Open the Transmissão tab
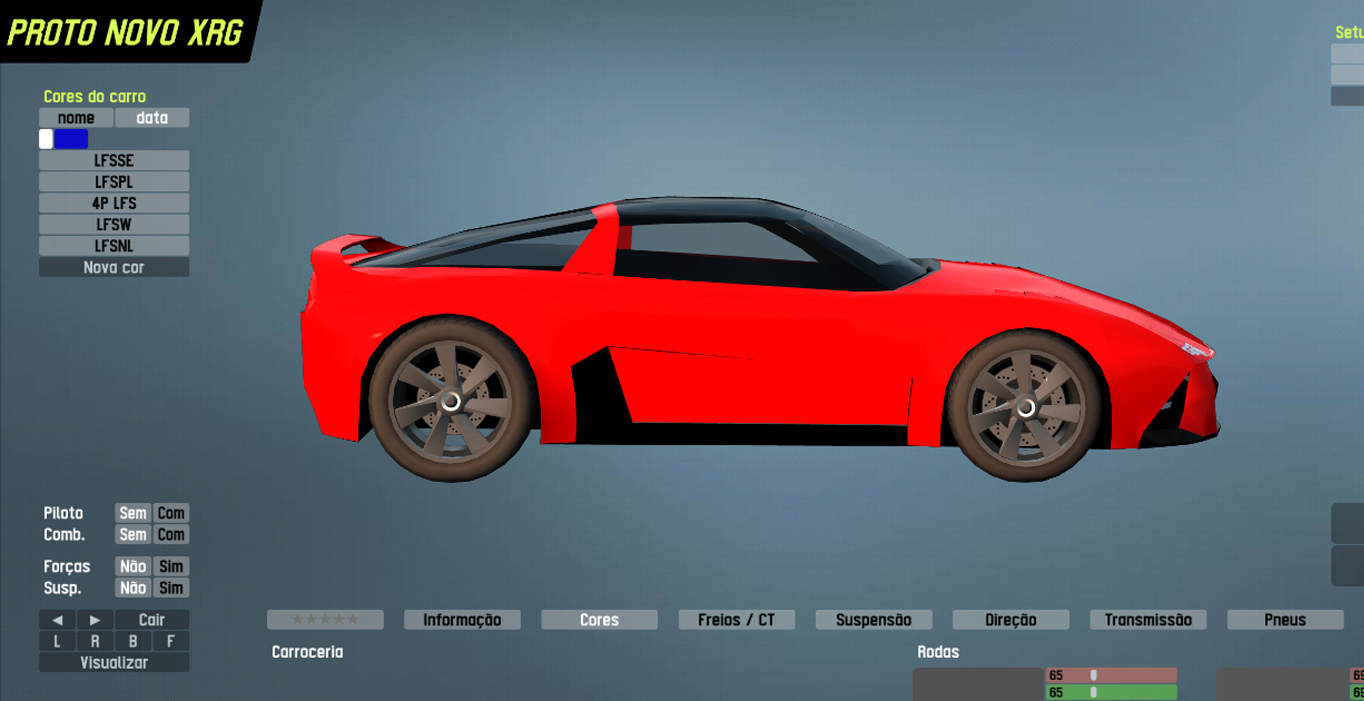1364x701 pixels. [1148, 620]
